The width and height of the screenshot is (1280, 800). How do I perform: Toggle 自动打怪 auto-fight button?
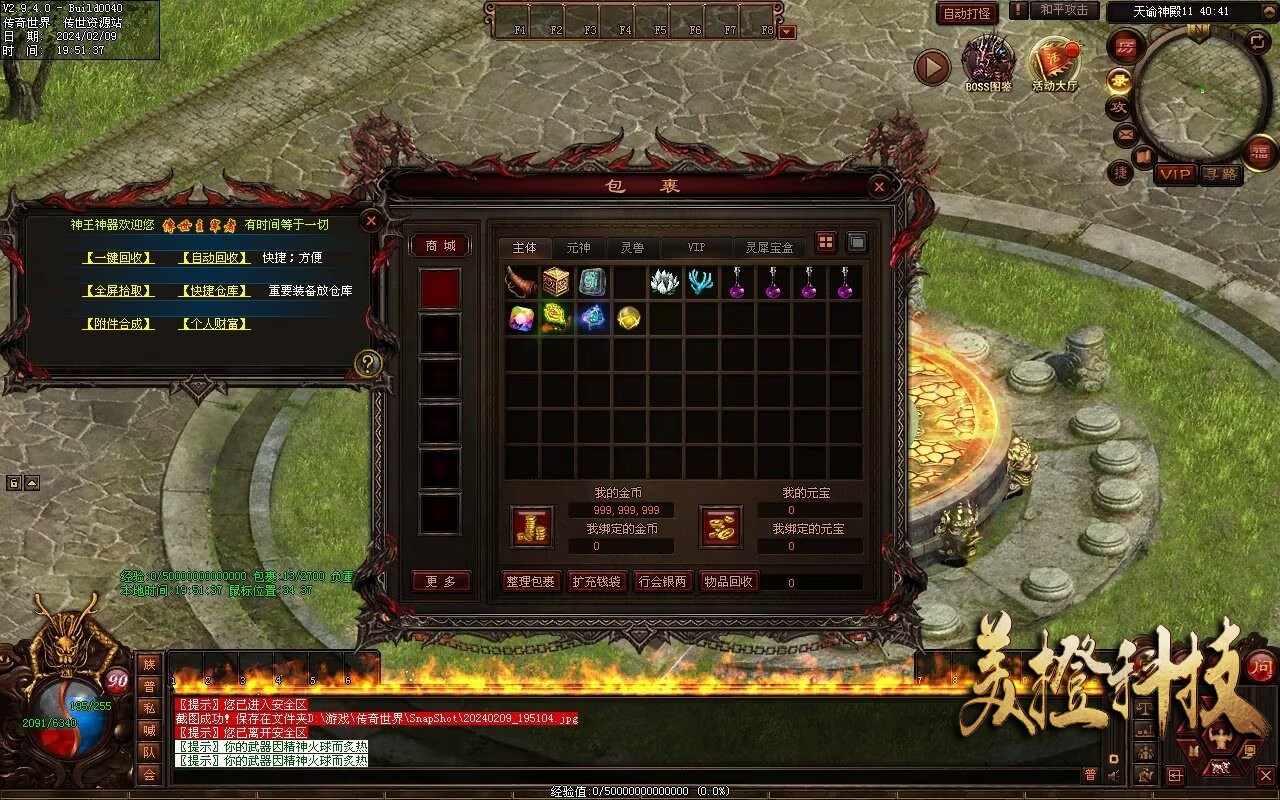[967, 13]
